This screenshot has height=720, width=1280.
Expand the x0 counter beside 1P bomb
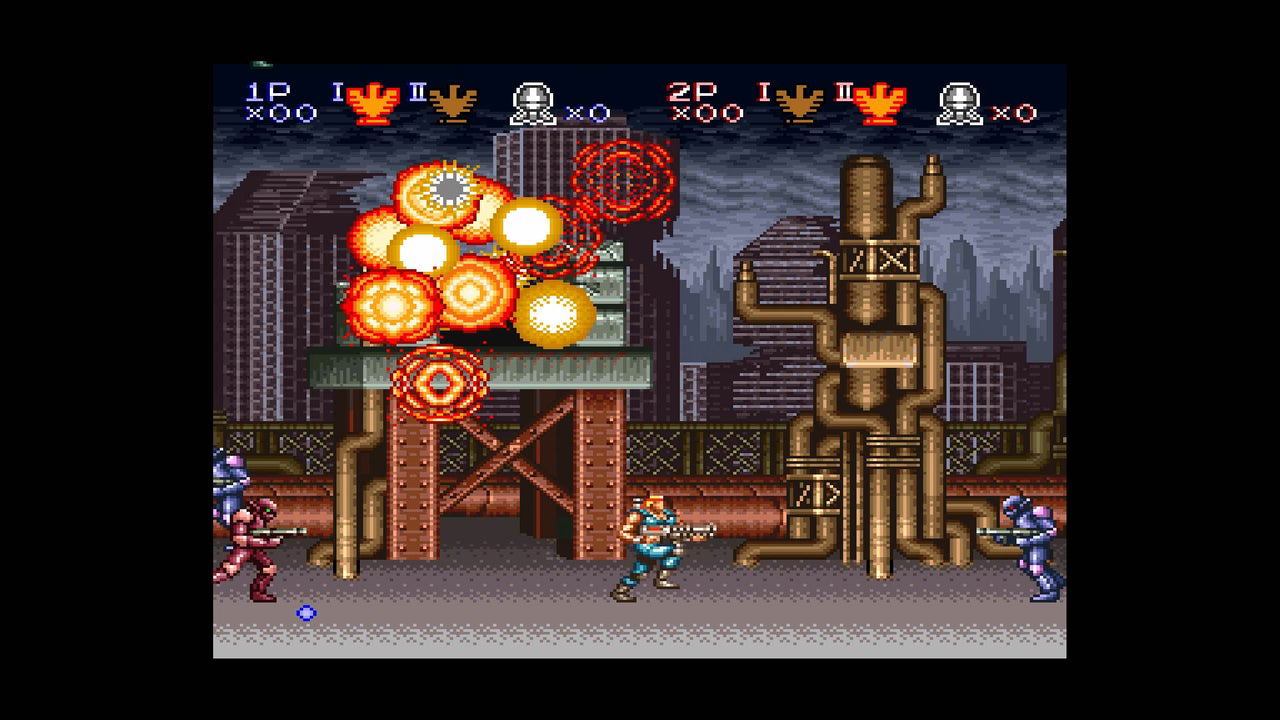click(587, 112)
